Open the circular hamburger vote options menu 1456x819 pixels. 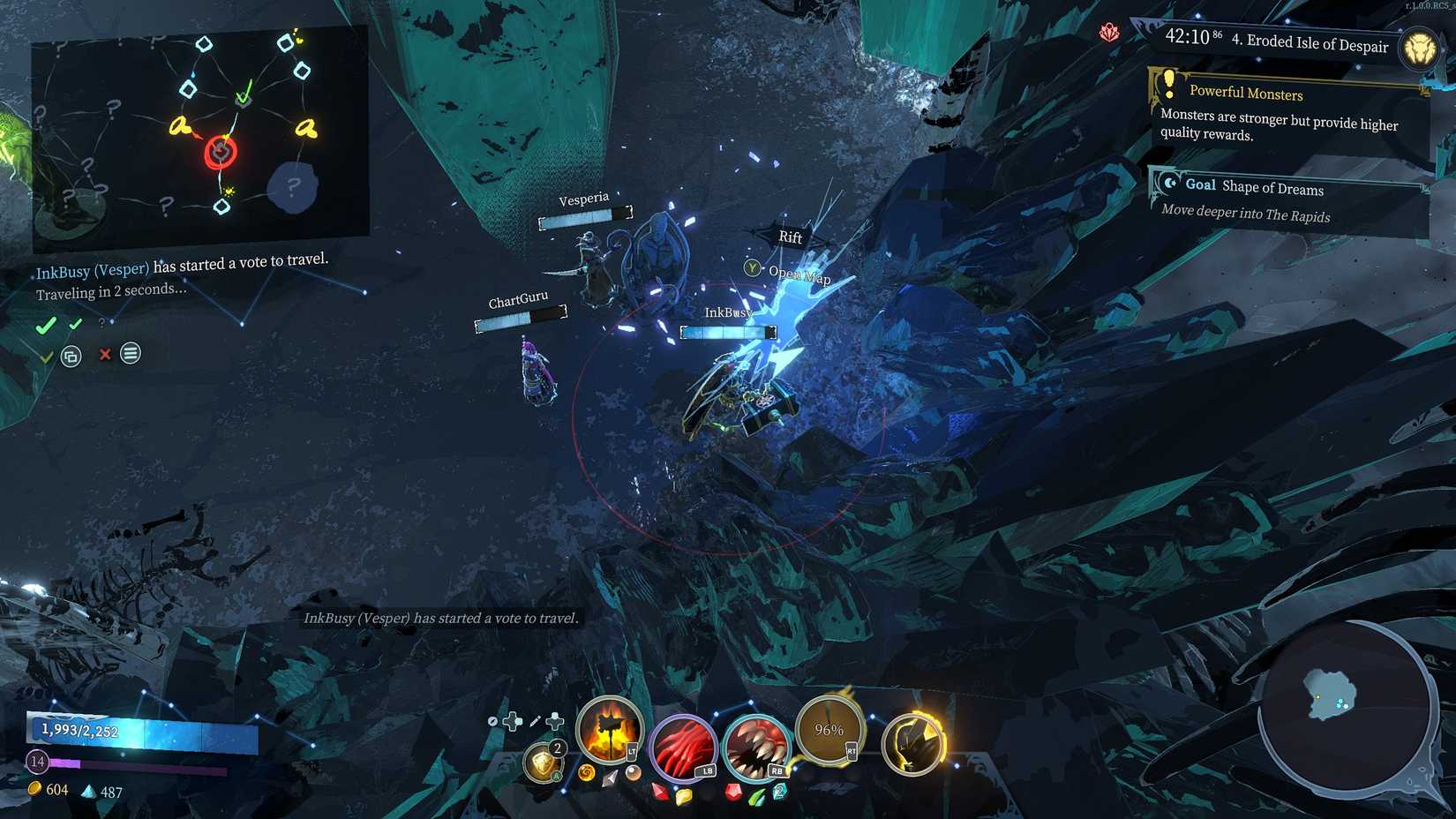click(130, 355)
